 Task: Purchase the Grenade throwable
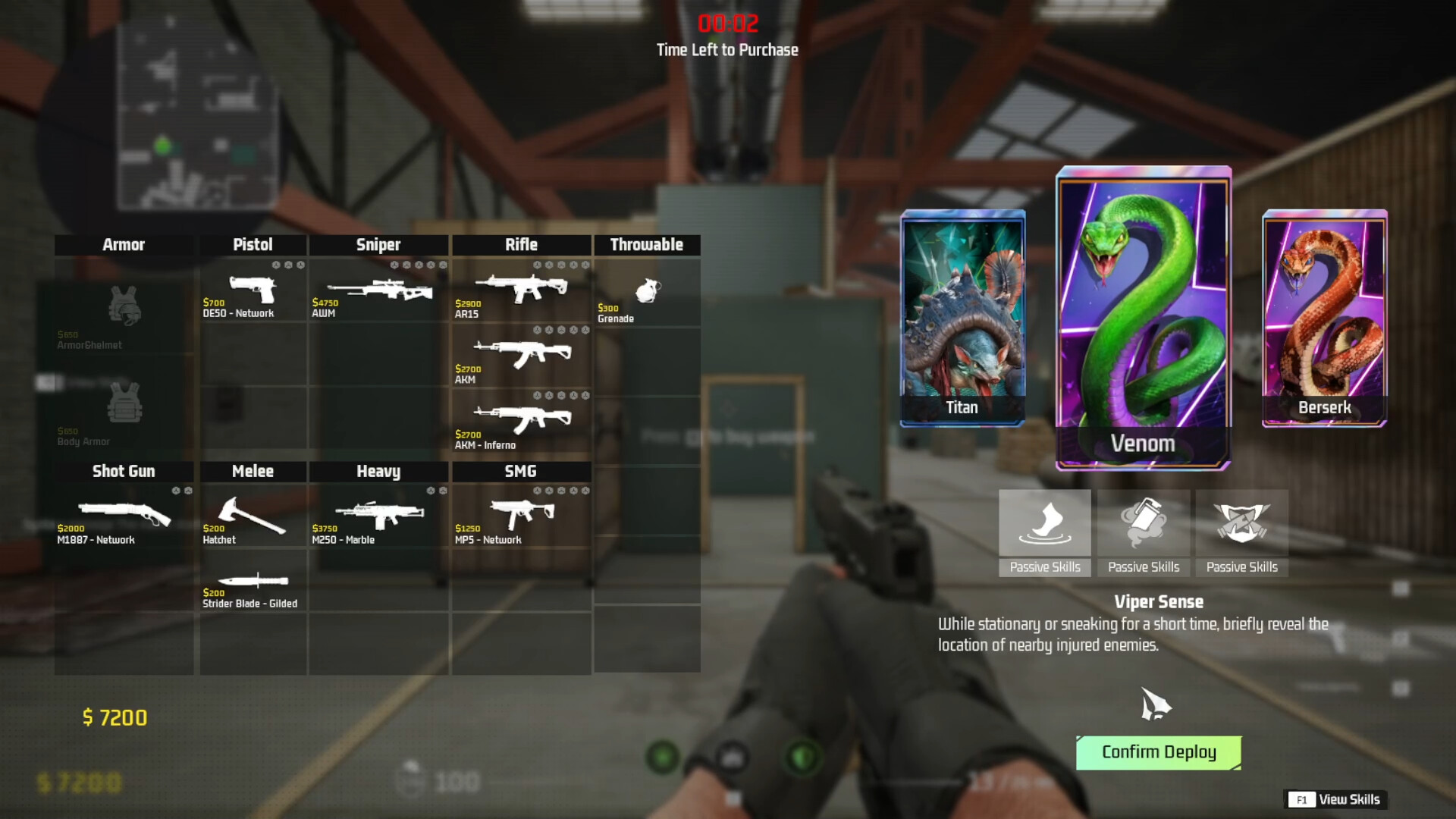[x=647, y=292]
